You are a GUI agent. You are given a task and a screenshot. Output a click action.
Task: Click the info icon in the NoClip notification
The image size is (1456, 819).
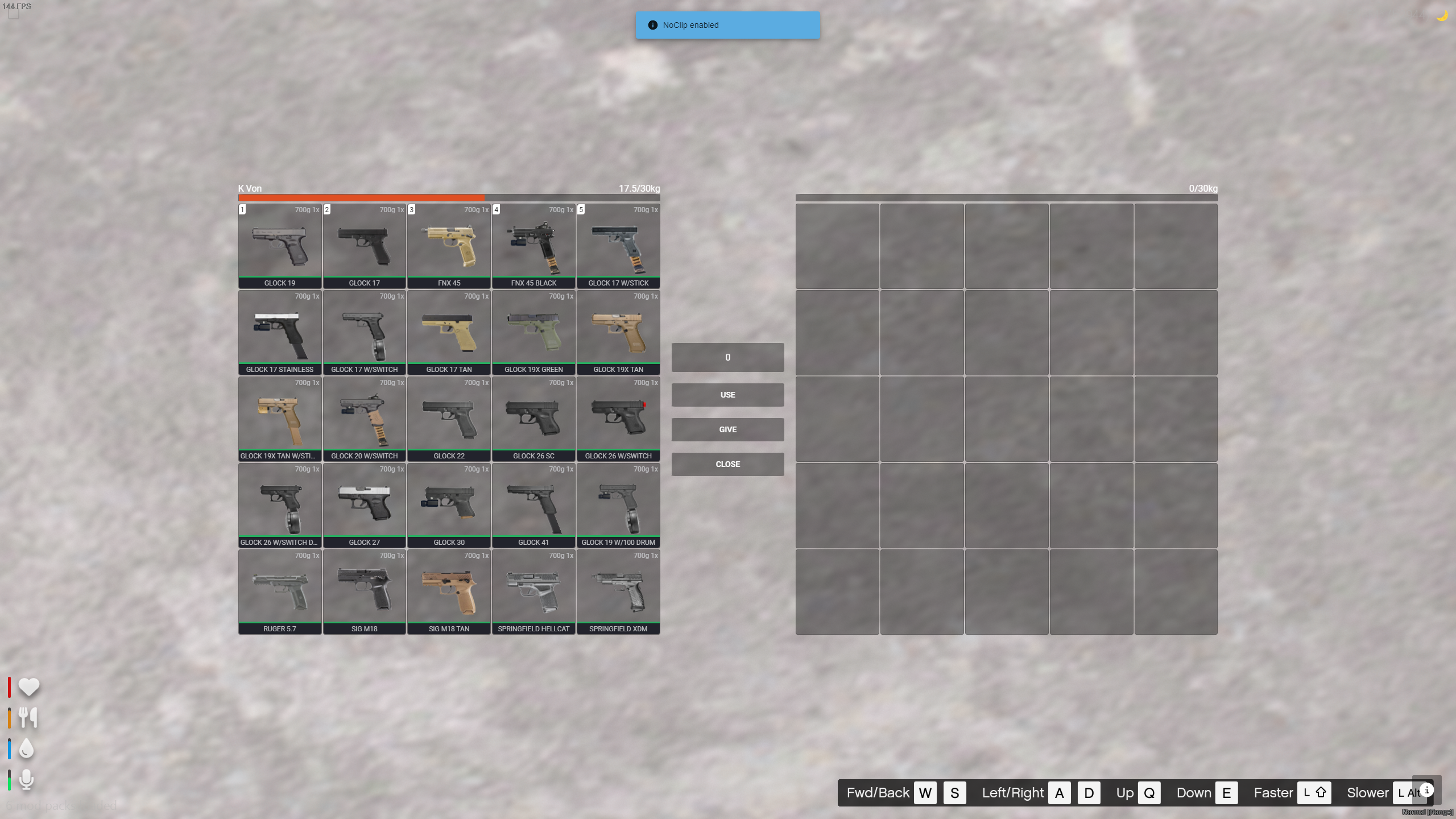[x=652, y=24]
